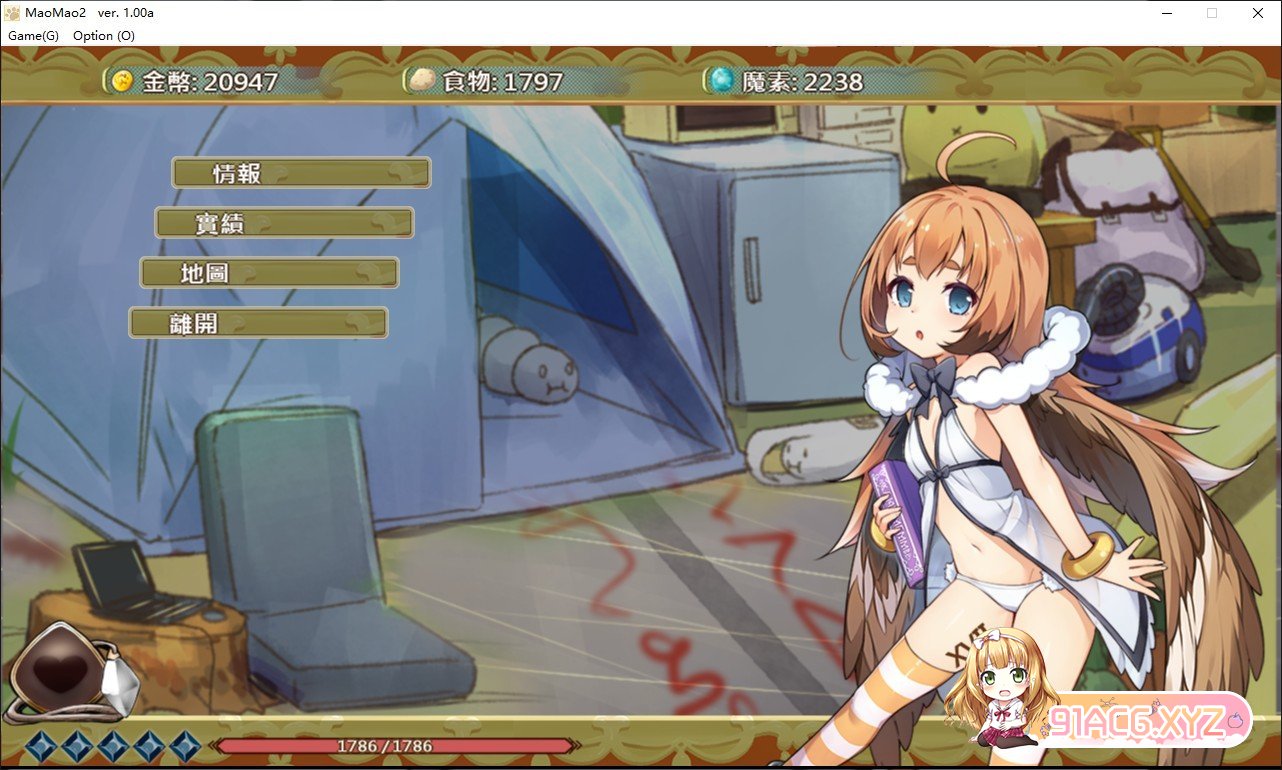This screenshot has height=770, width=1282.
Task: Open the 情報 (Info) menu entry
Action: (301, 173)
